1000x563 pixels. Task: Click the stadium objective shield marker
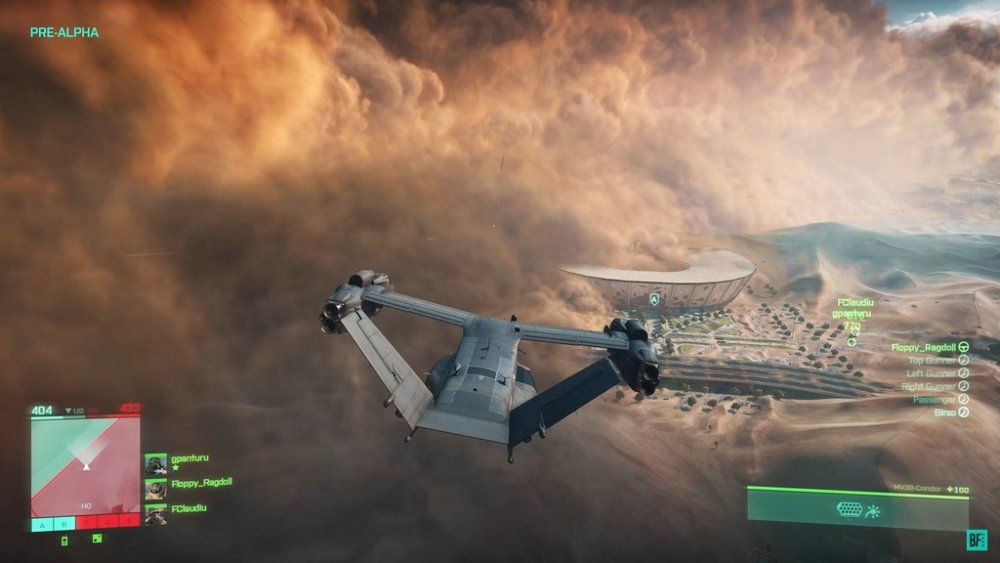[x=654, y=299]
